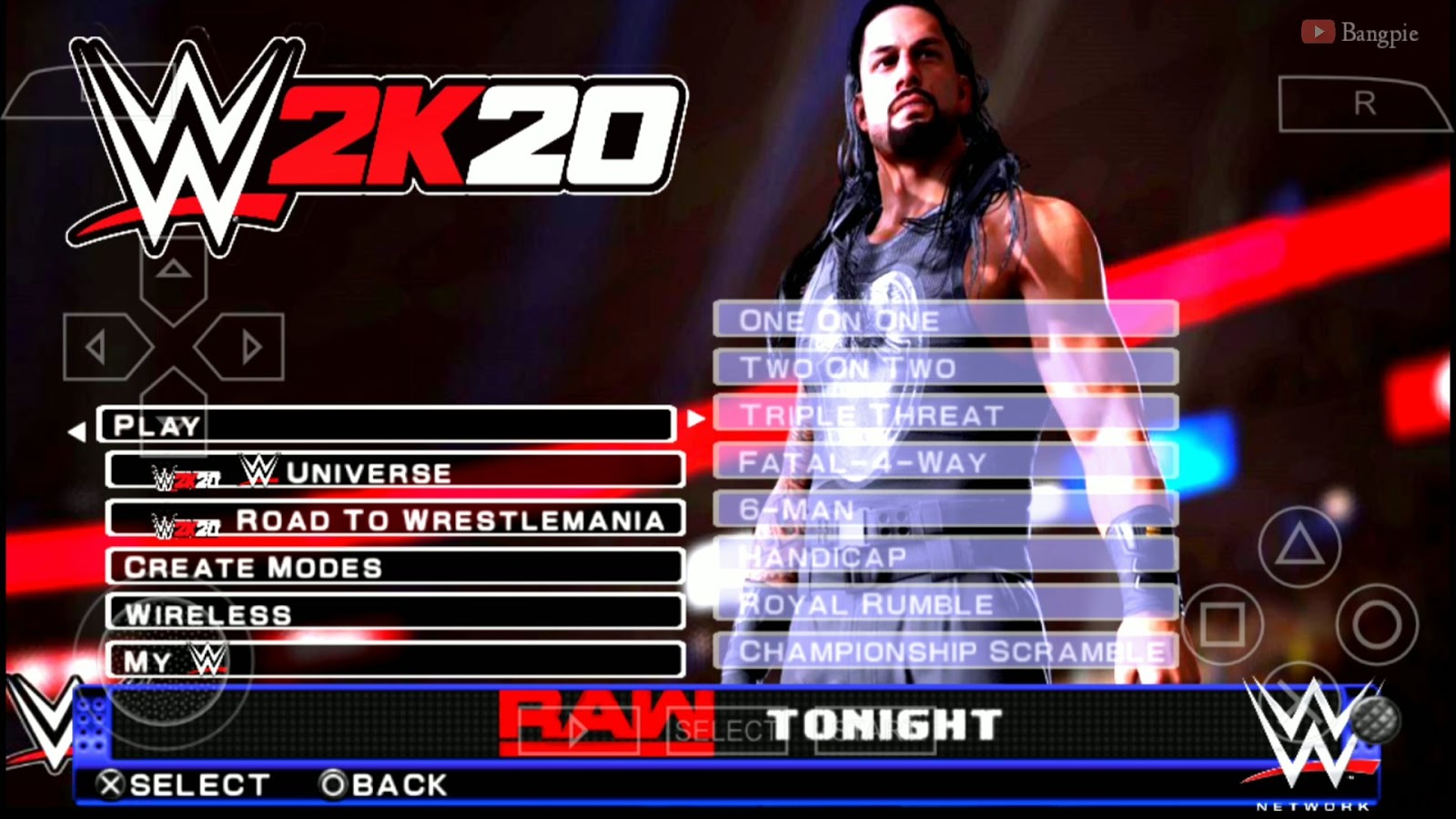The height and width of the screenshot is (819, 1456).
Task: Select Road To Wrestlemania
Action: click(x=396, y=521)
